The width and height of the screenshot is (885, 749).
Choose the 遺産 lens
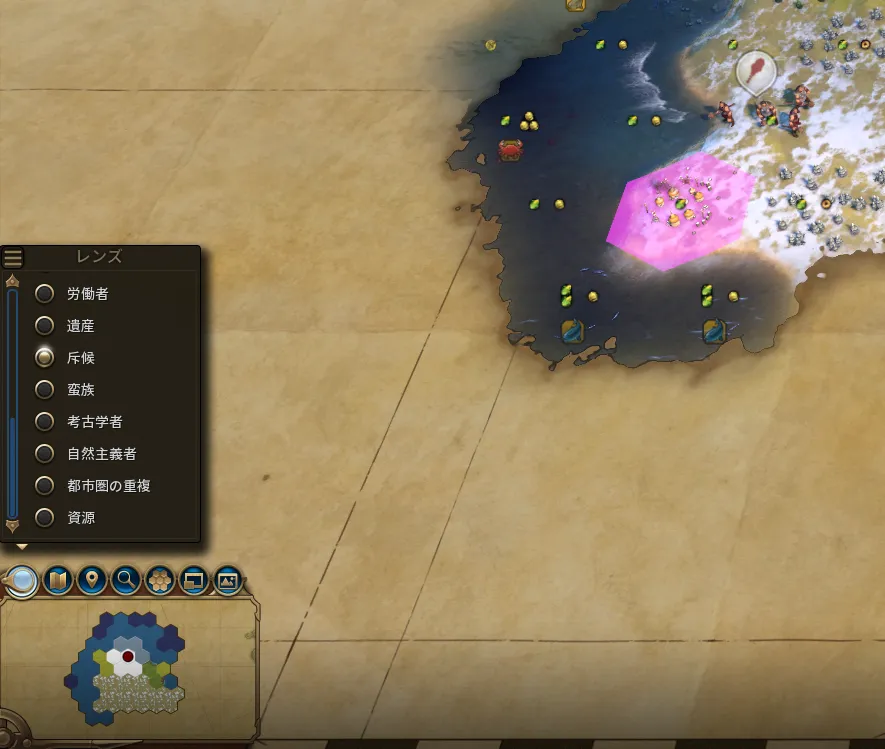tap(45, 326)
